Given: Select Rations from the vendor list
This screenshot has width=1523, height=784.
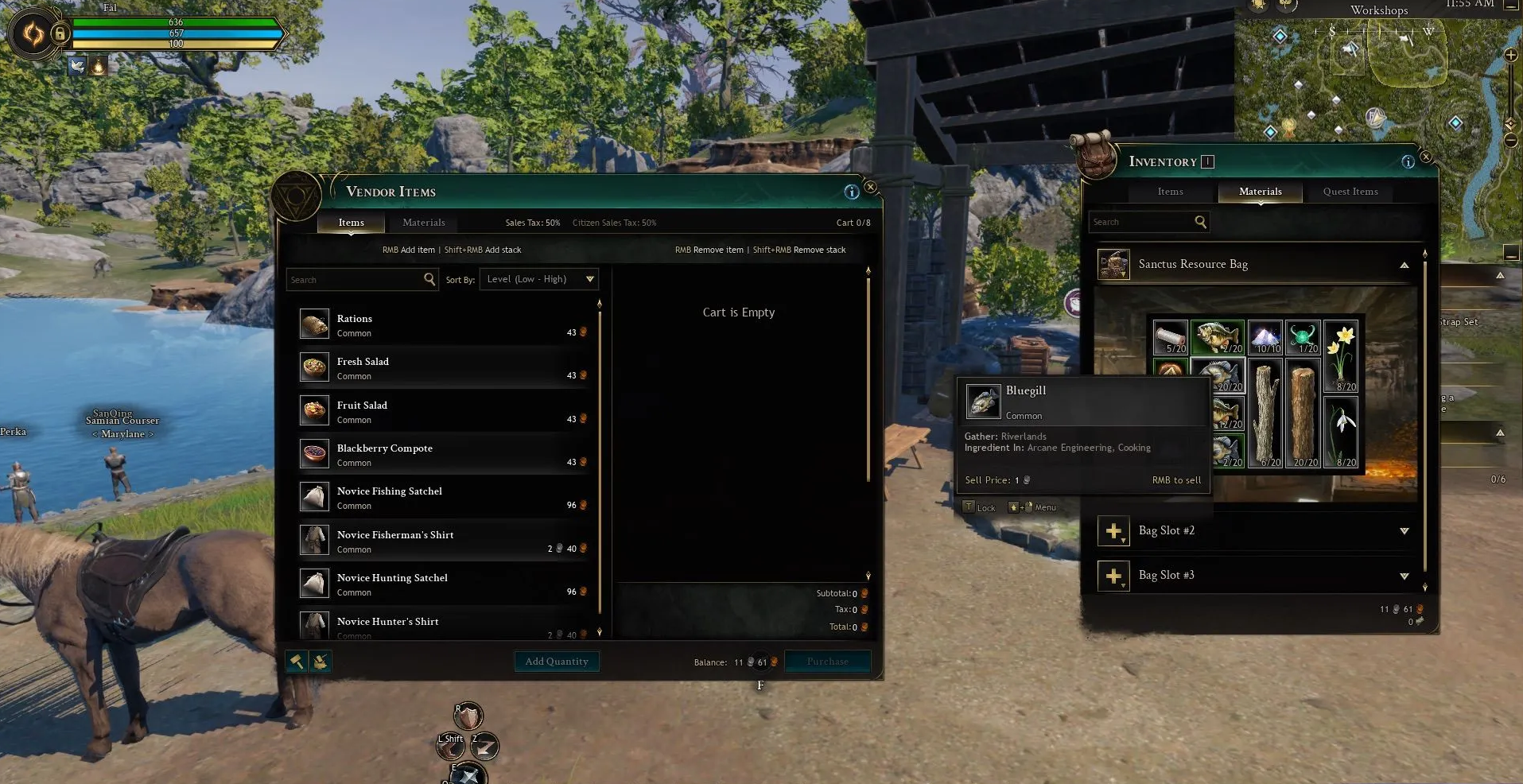Looking at the screenshot, I should (x=445, y=324).
